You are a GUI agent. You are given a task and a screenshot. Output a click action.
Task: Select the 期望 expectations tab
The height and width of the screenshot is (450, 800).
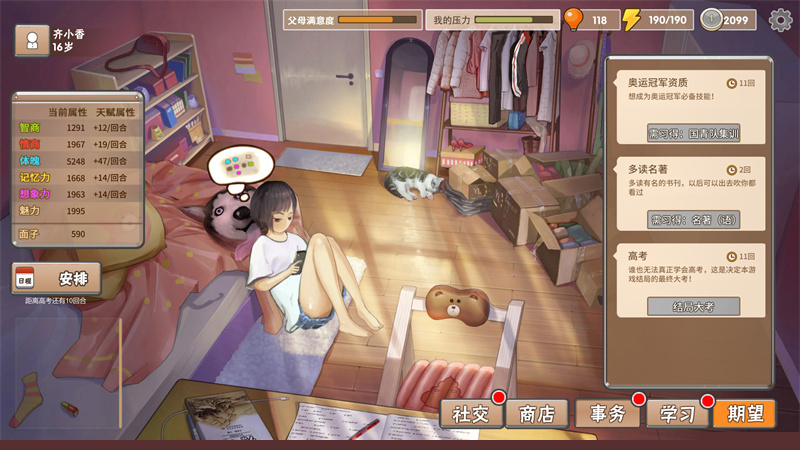(x=744, y=413)
